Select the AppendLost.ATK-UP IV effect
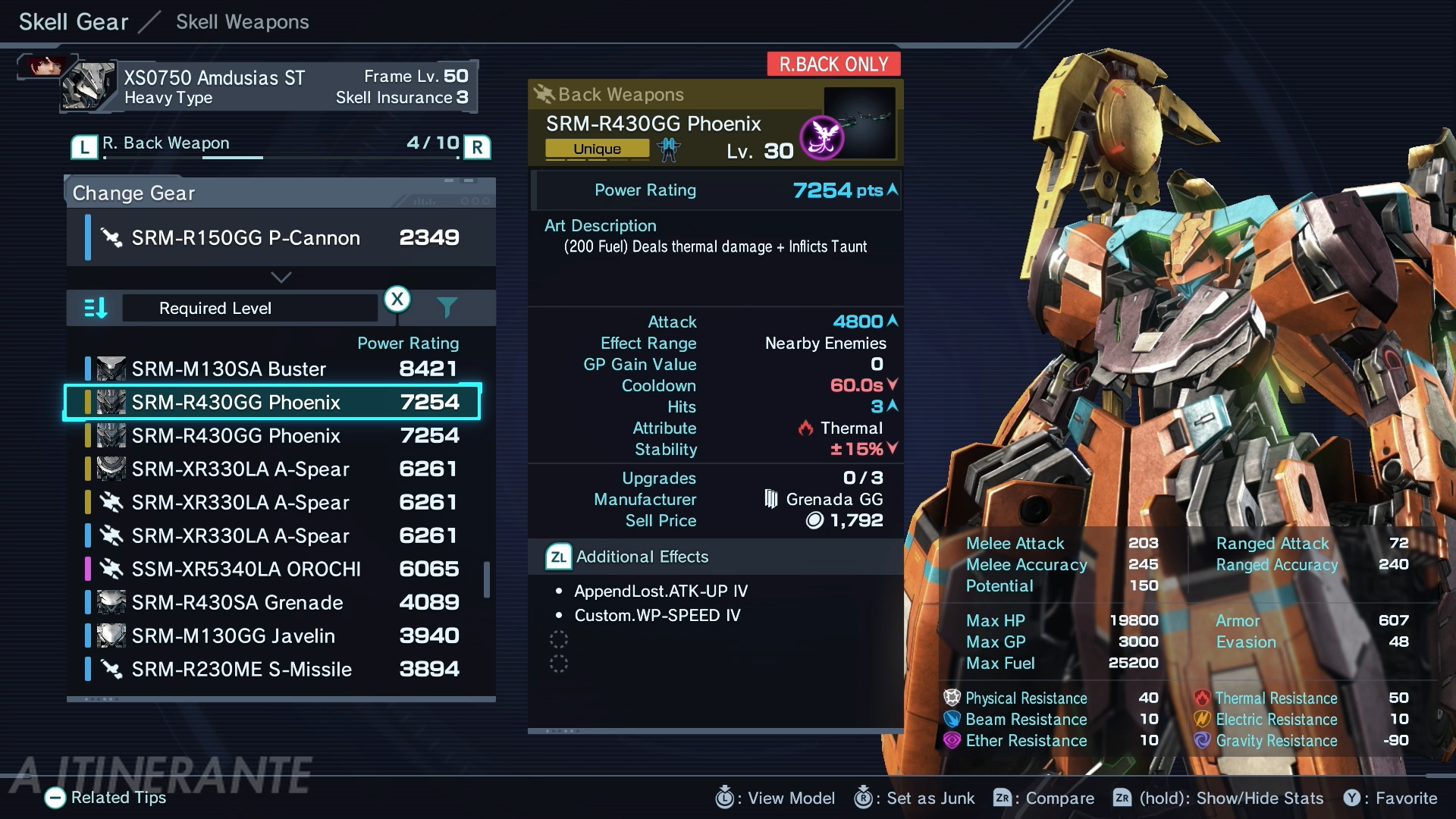The width and height of the screenshot is (1456, 819). point(661,591)
